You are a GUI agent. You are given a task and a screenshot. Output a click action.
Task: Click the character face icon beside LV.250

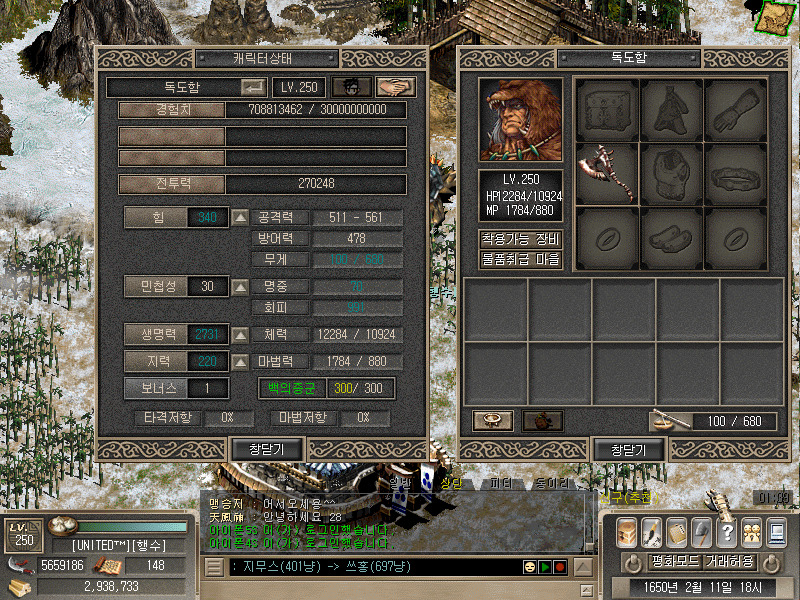pos(350,87)
